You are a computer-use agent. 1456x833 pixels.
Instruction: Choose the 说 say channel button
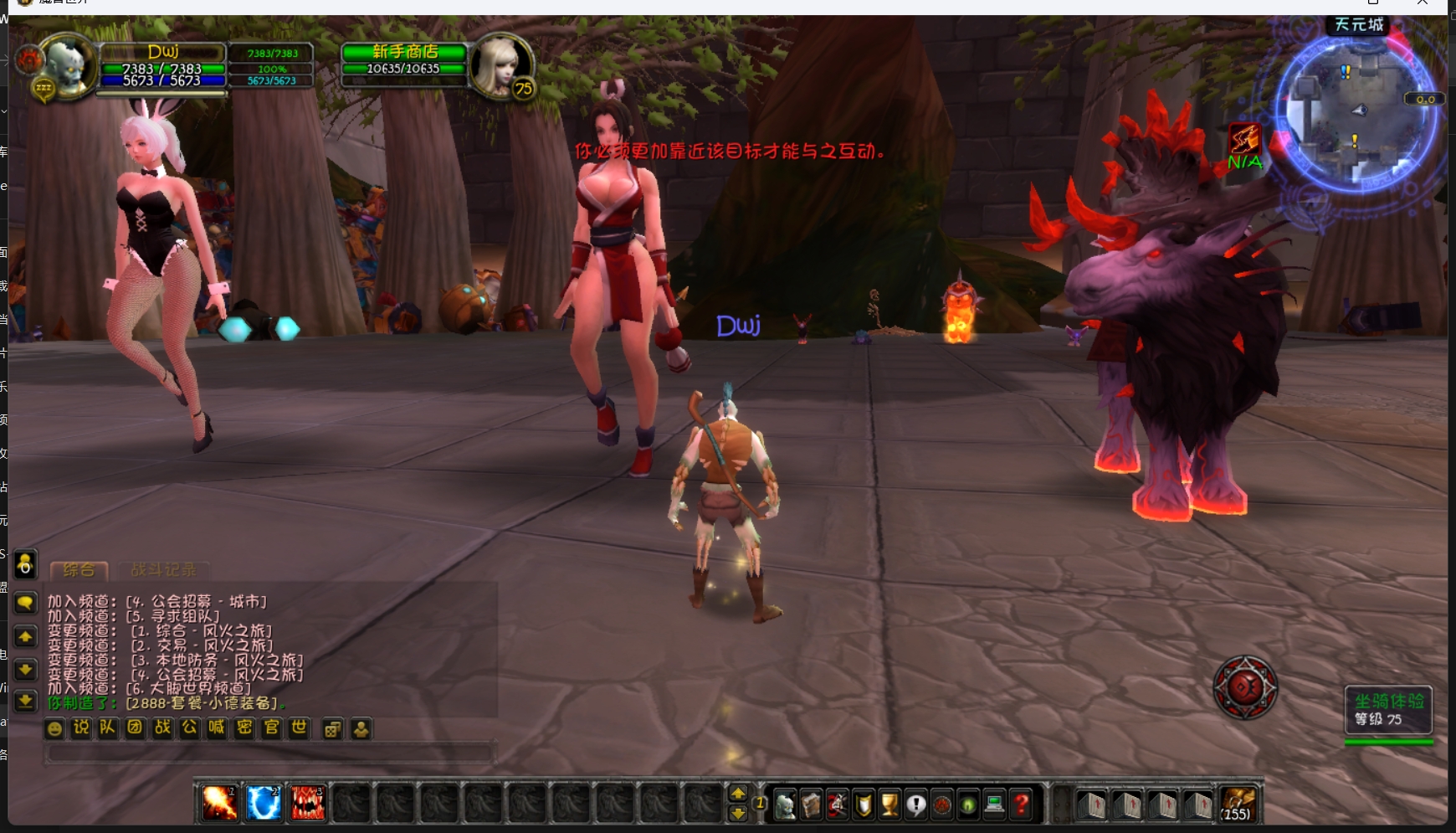pyautogui.click(x=81, y=728)
